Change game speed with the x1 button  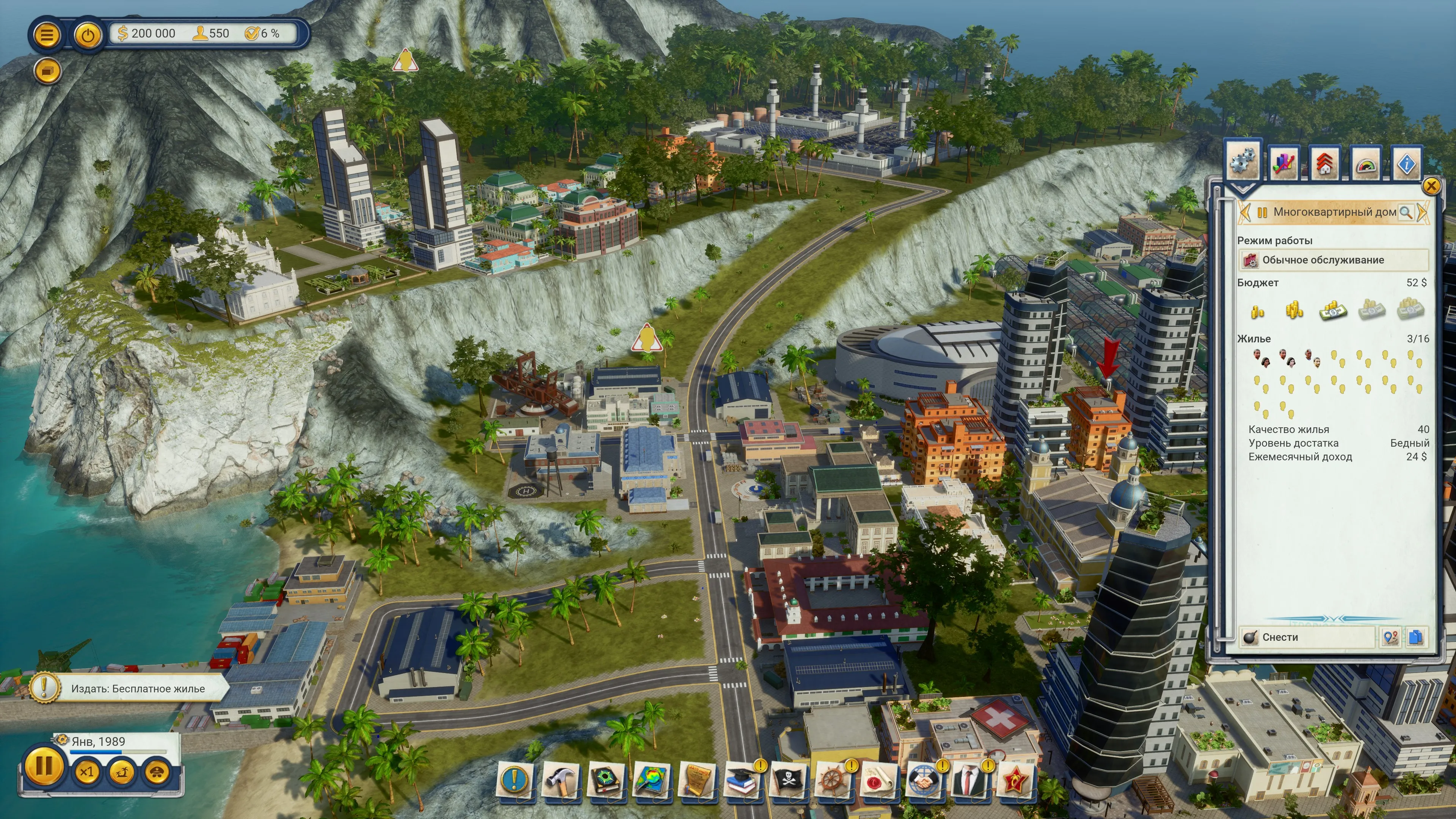coord(86,772)
